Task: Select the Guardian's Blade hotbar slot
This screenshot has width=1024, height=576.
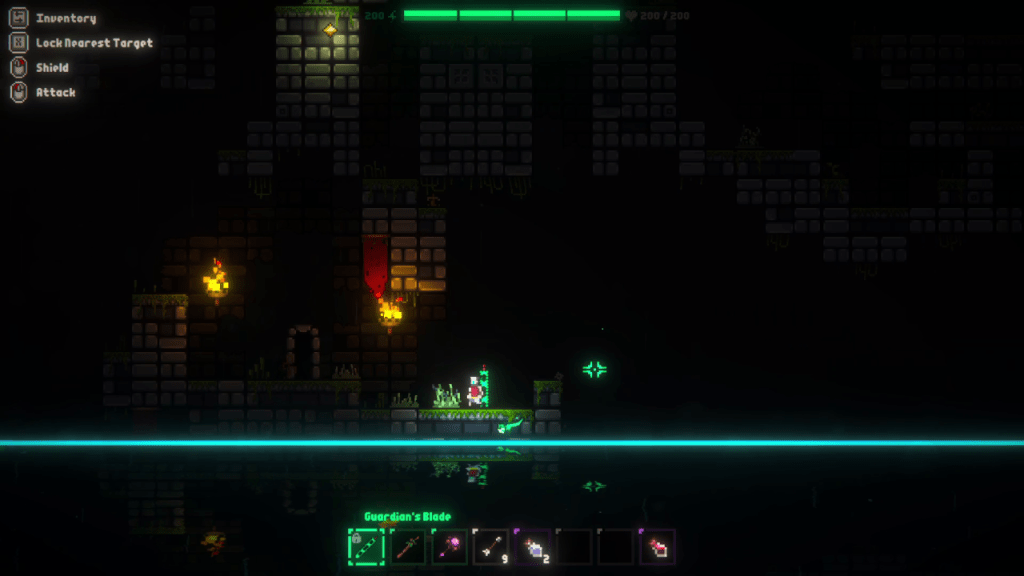Action: click(366, 546)
